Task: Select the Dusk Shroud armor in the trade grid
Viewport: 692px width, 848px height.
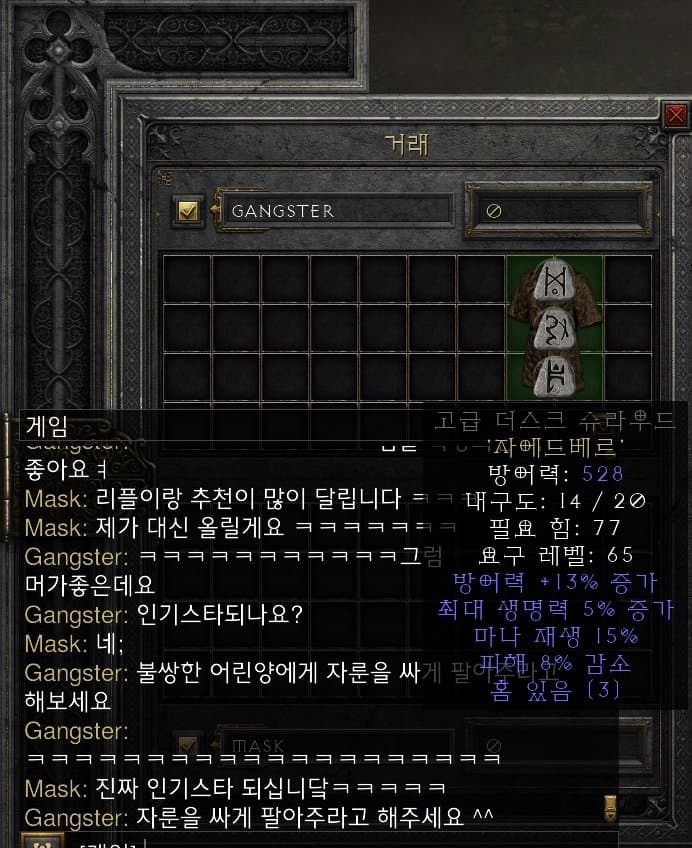Action: point(555,328)
